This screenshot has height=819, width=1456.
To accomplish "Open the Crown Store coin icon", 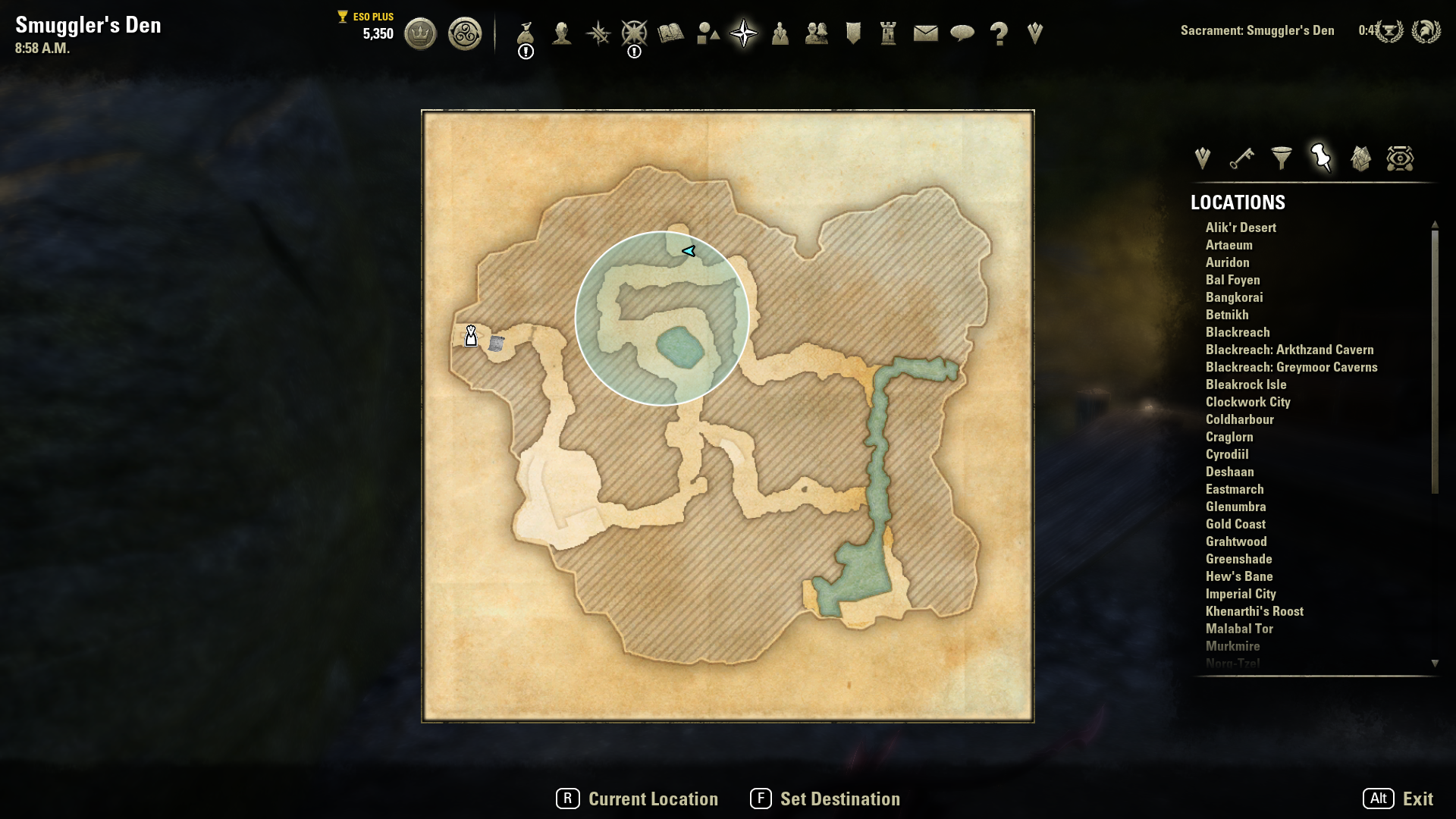I will [420, 33].
